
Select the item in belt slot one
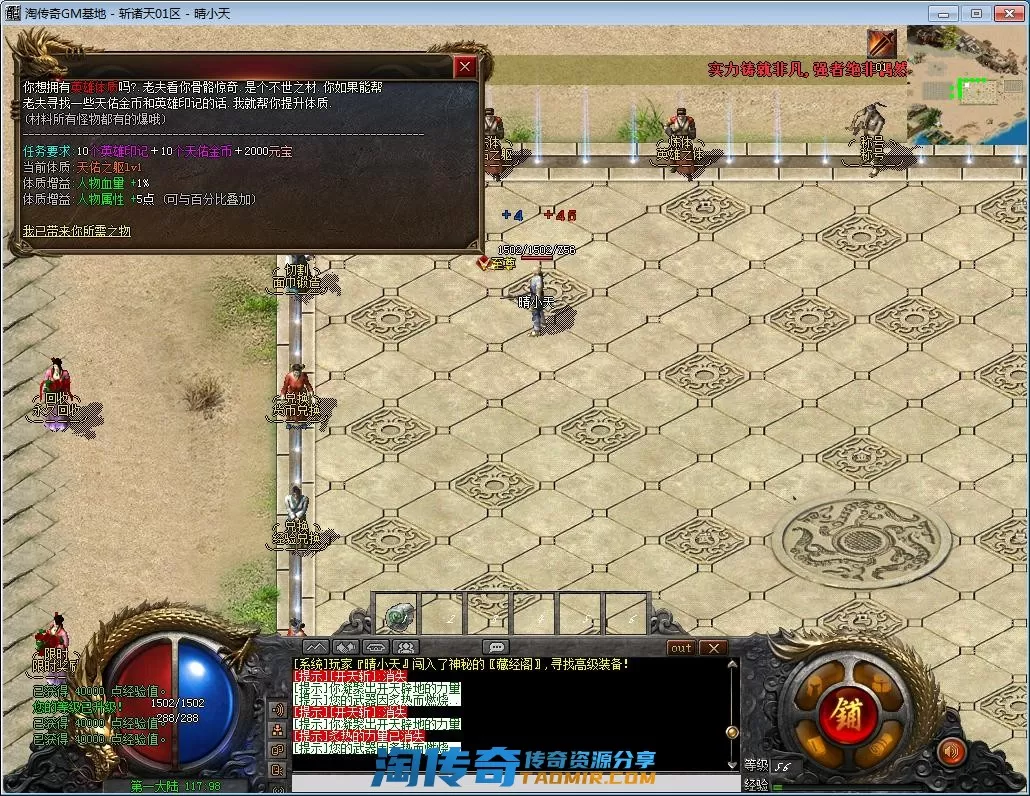(400, 613)
